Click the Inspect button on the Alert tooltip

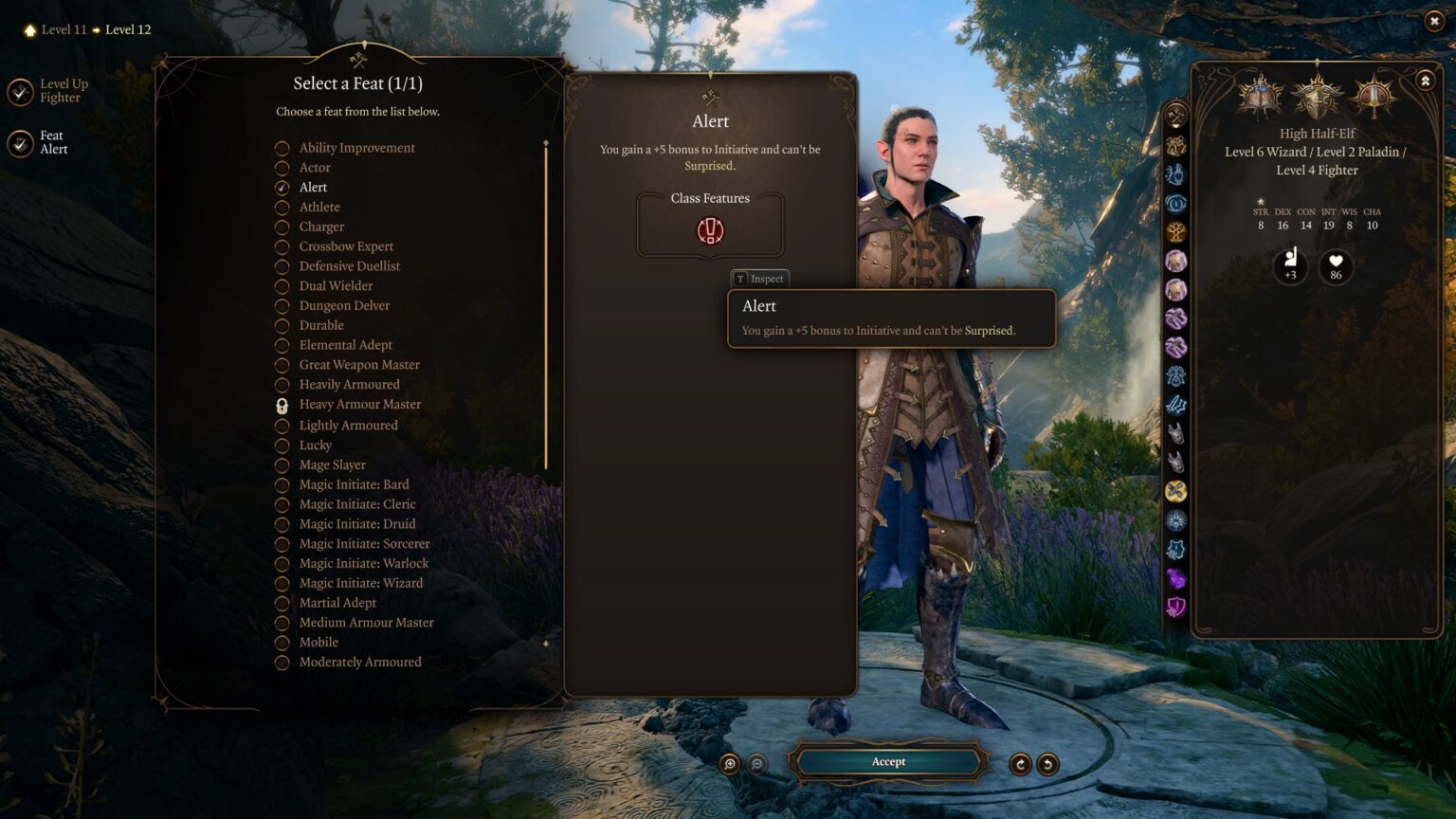(758, 279)
